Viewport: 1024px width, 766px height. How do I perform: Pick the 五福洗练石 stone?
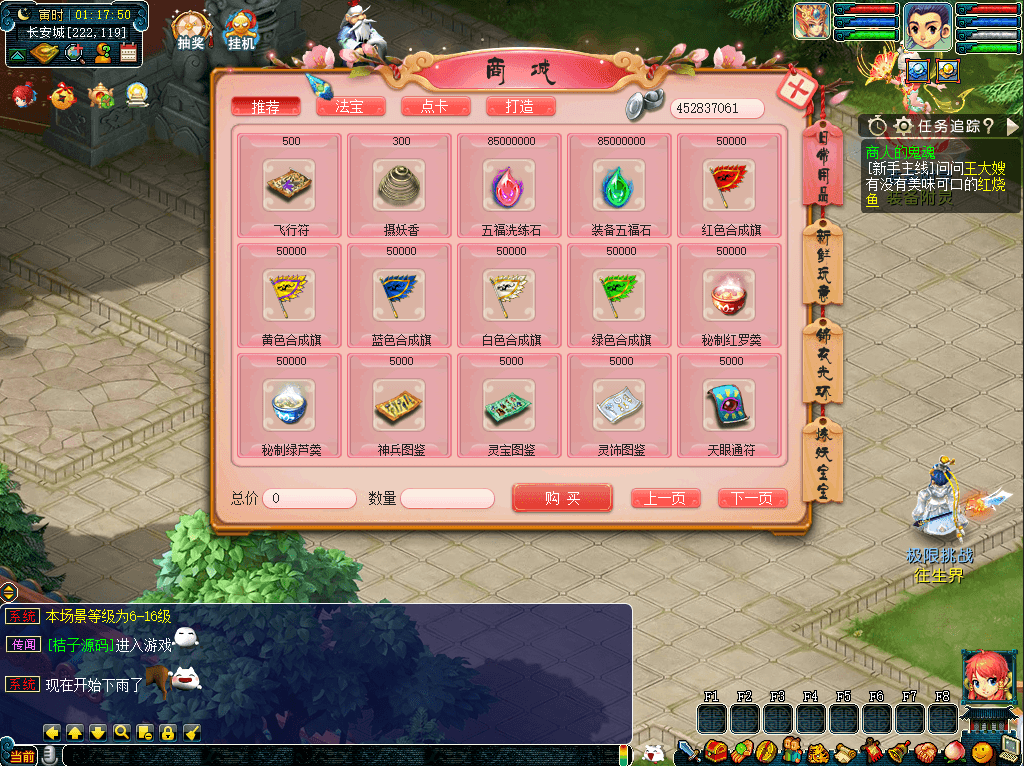tap(511, 186)
